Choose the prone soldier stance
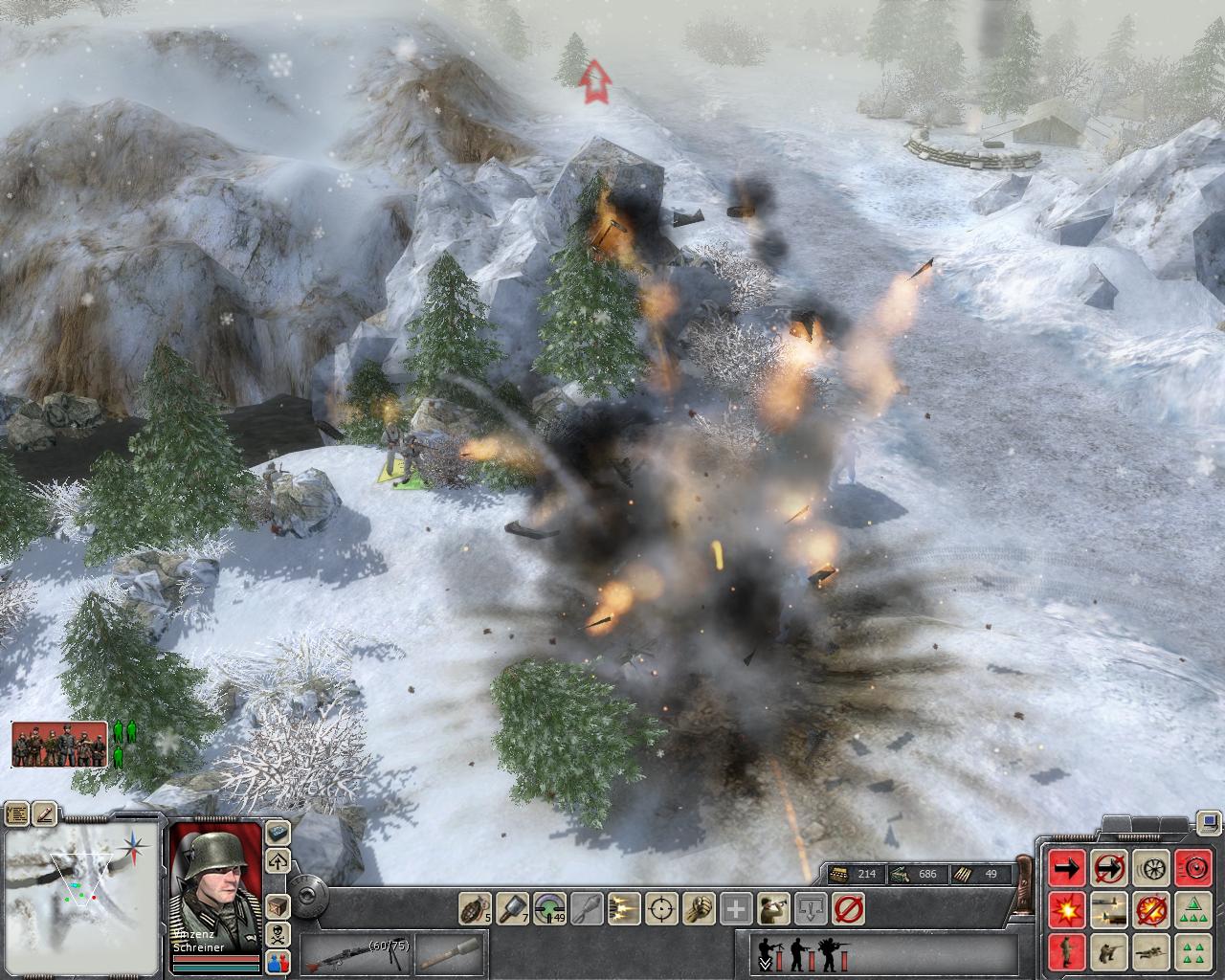Screen dimensions: 1225x980 (1150, 951)
